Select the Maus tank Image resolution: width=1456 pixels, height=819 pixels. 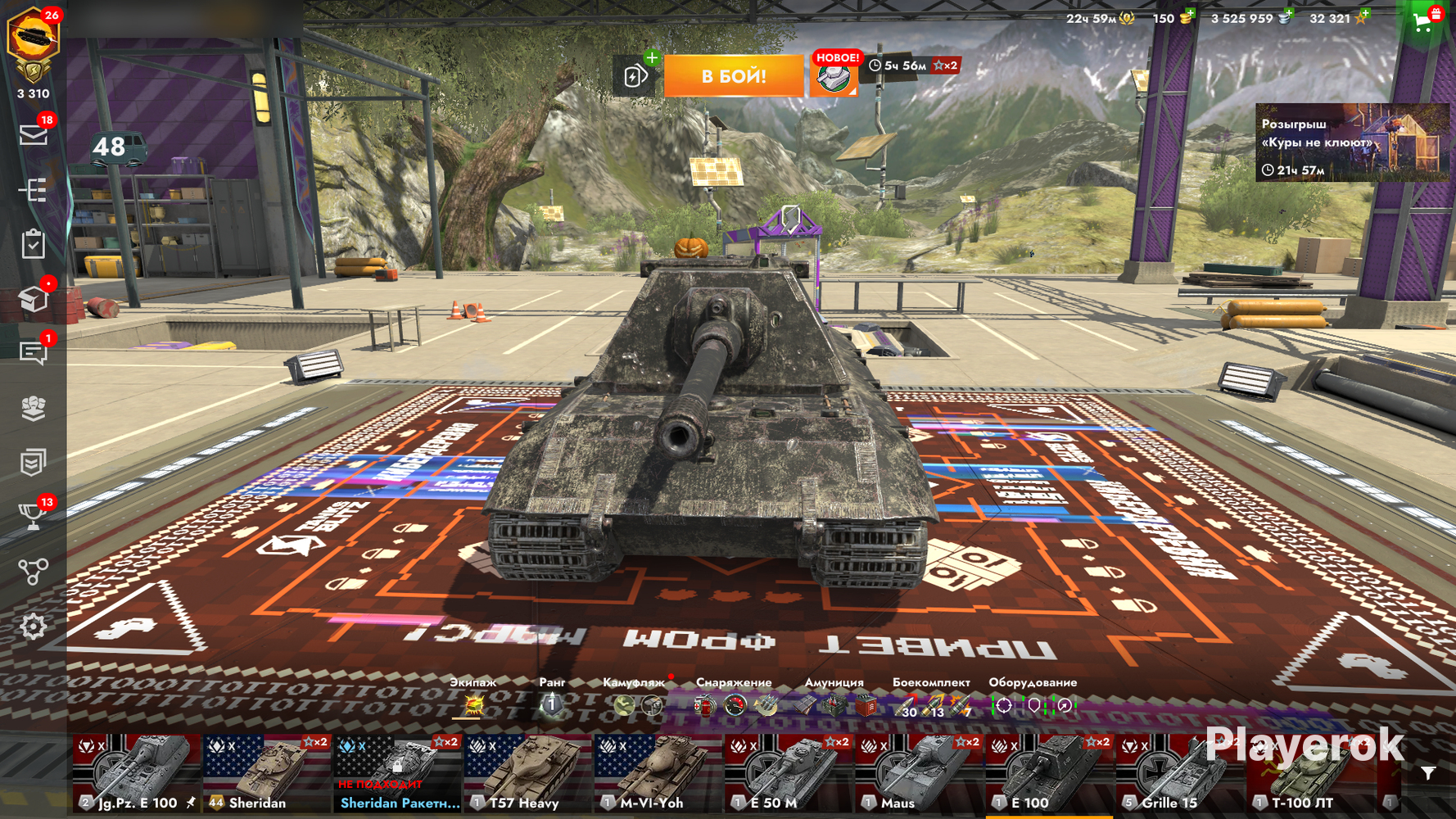coord(919,773)
